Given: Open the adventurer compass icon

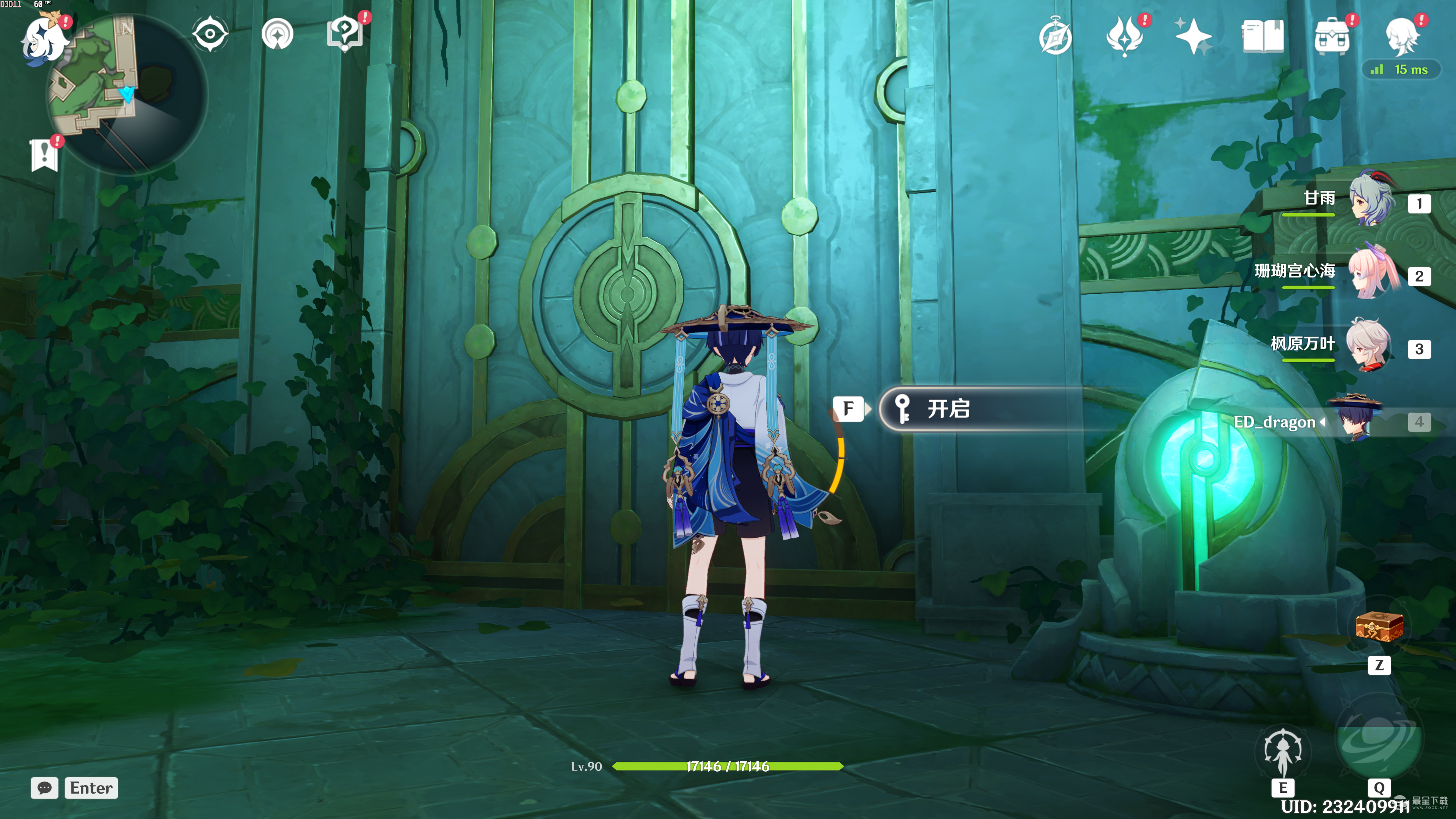Looking at the screenshot, I should [1055, 37].
